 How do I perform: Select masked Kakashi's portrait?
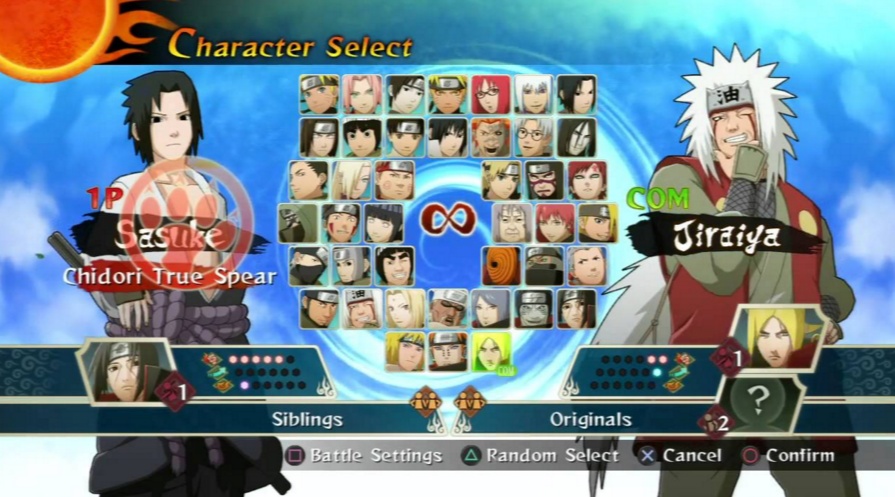pos(308,266)
